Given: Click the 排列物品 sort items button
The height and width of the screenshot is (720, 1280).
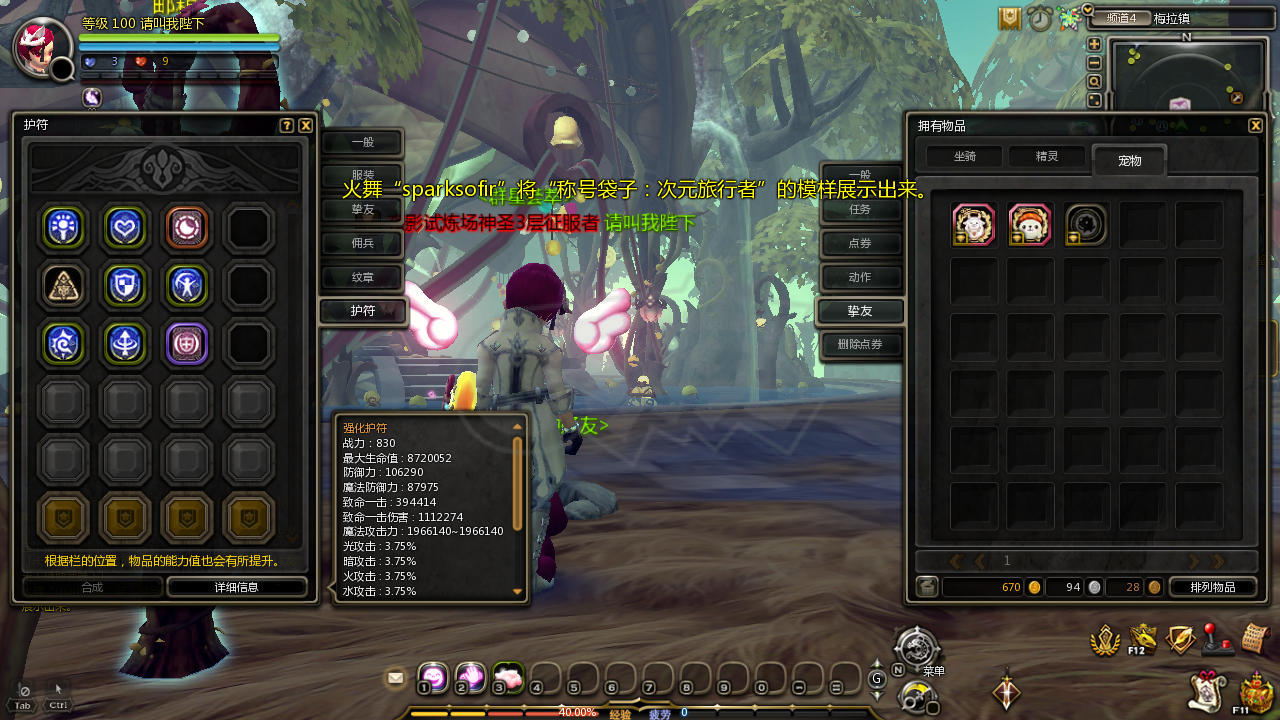Looking at the screenshot, I should pyautogui.click(x=1212, y=587).
